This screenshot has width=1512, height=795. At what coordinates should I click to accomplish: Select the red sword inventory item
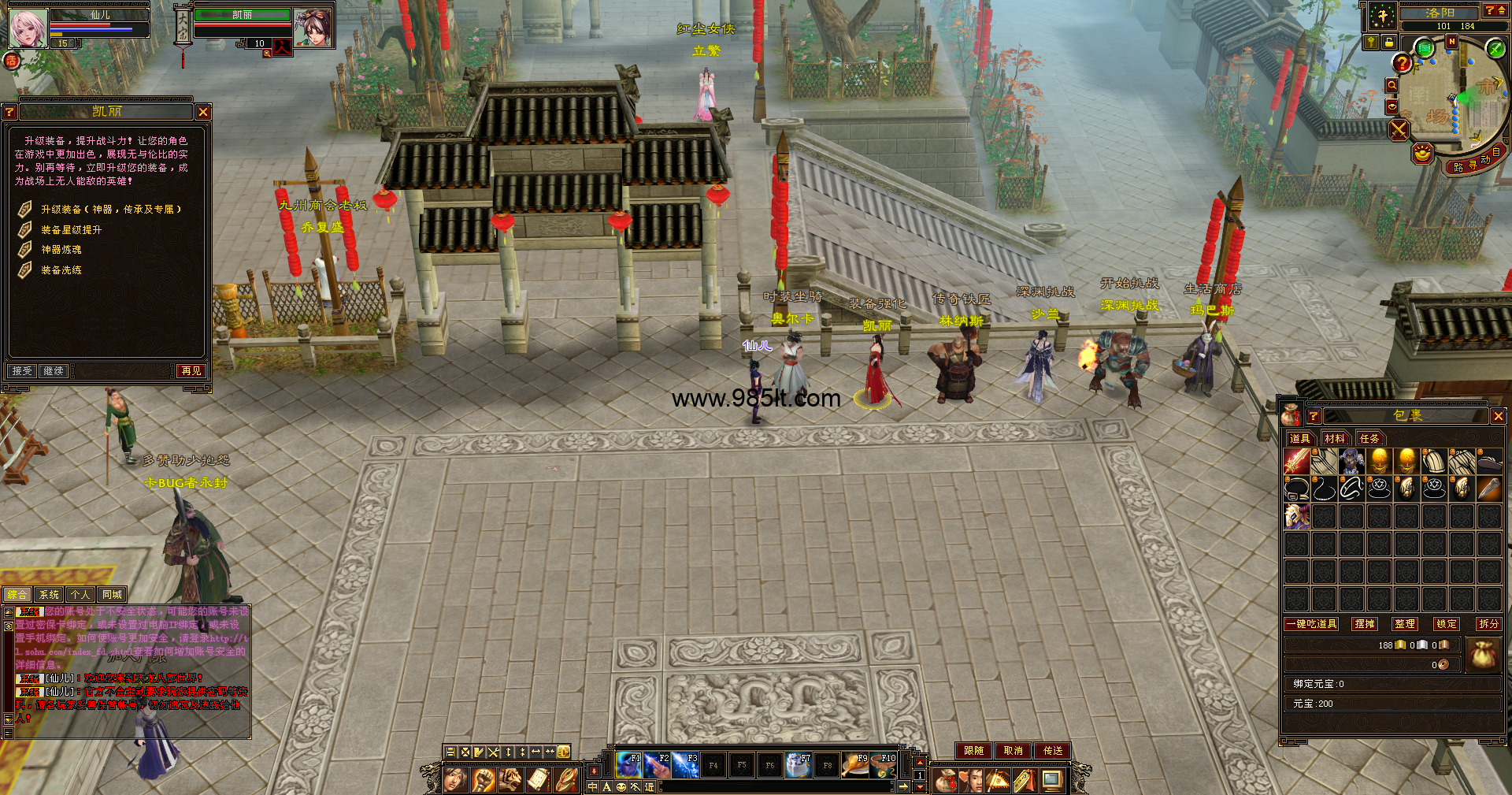tap(1296, 462)
